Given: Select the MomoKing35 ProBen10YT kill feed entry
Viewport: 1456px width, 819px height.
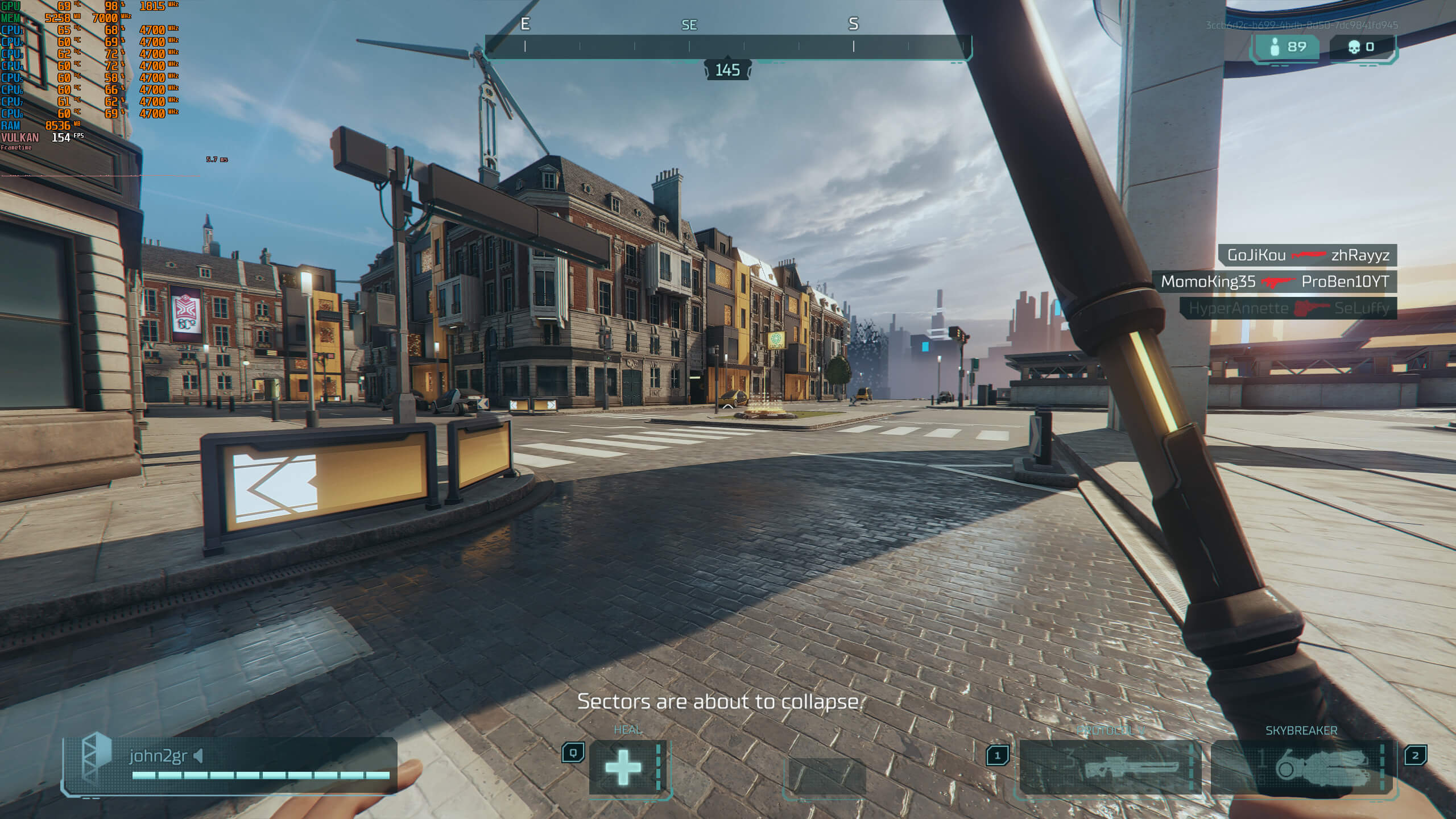Looking at the screenshot, I should (1275, 282).
